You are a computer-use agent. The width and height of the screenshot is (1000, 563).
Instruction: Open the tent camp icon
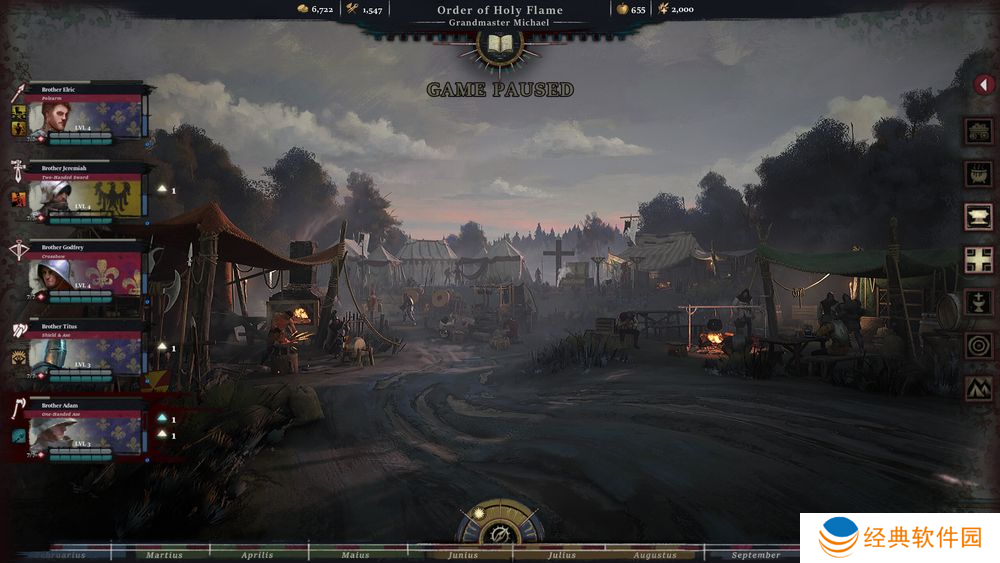[x=978, y=388]
